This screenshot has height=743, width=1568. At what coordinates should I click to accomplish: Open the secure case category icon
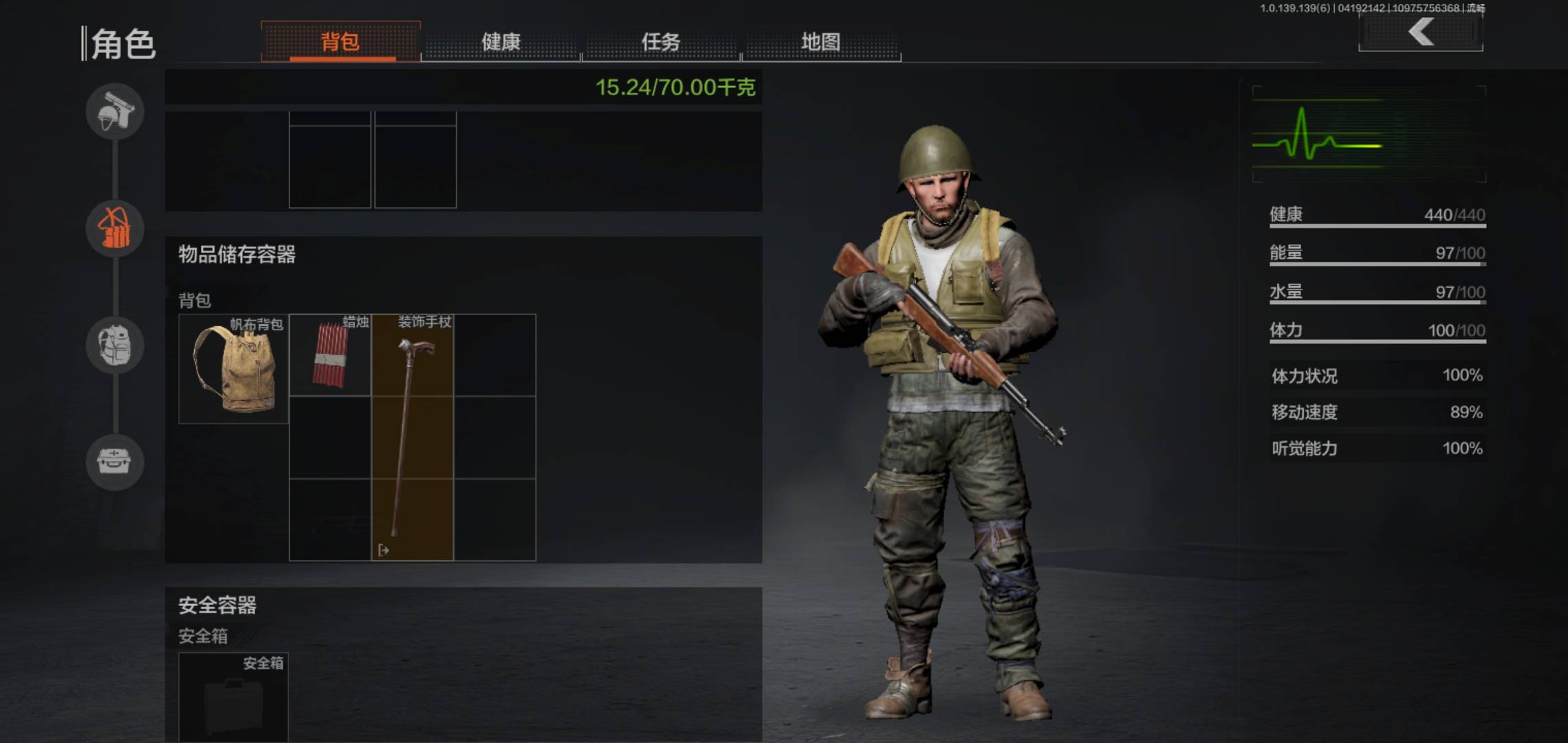(115, 462)
